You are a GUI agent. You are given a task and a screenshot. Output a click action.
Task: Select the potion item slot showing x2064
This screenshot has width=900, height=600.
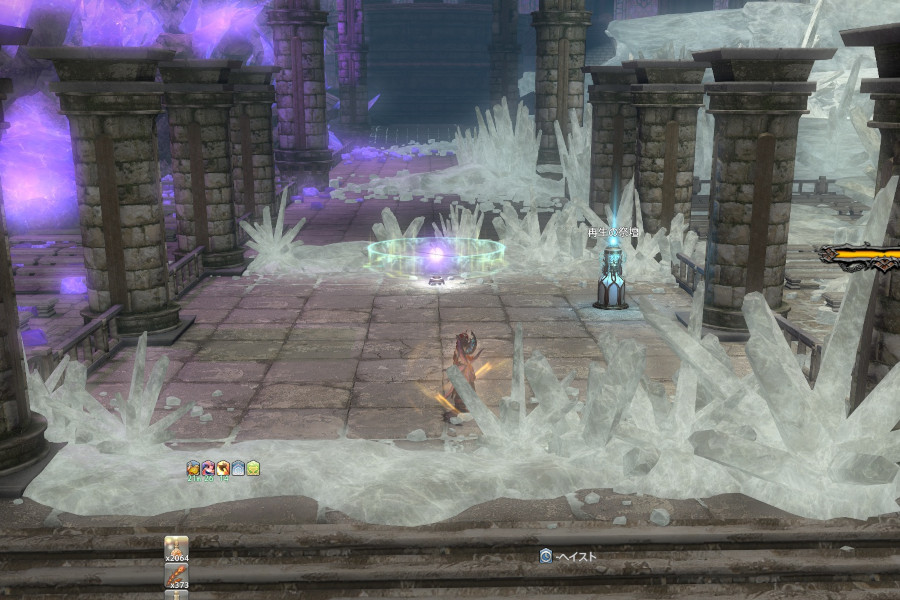click(x=176, y=549)
